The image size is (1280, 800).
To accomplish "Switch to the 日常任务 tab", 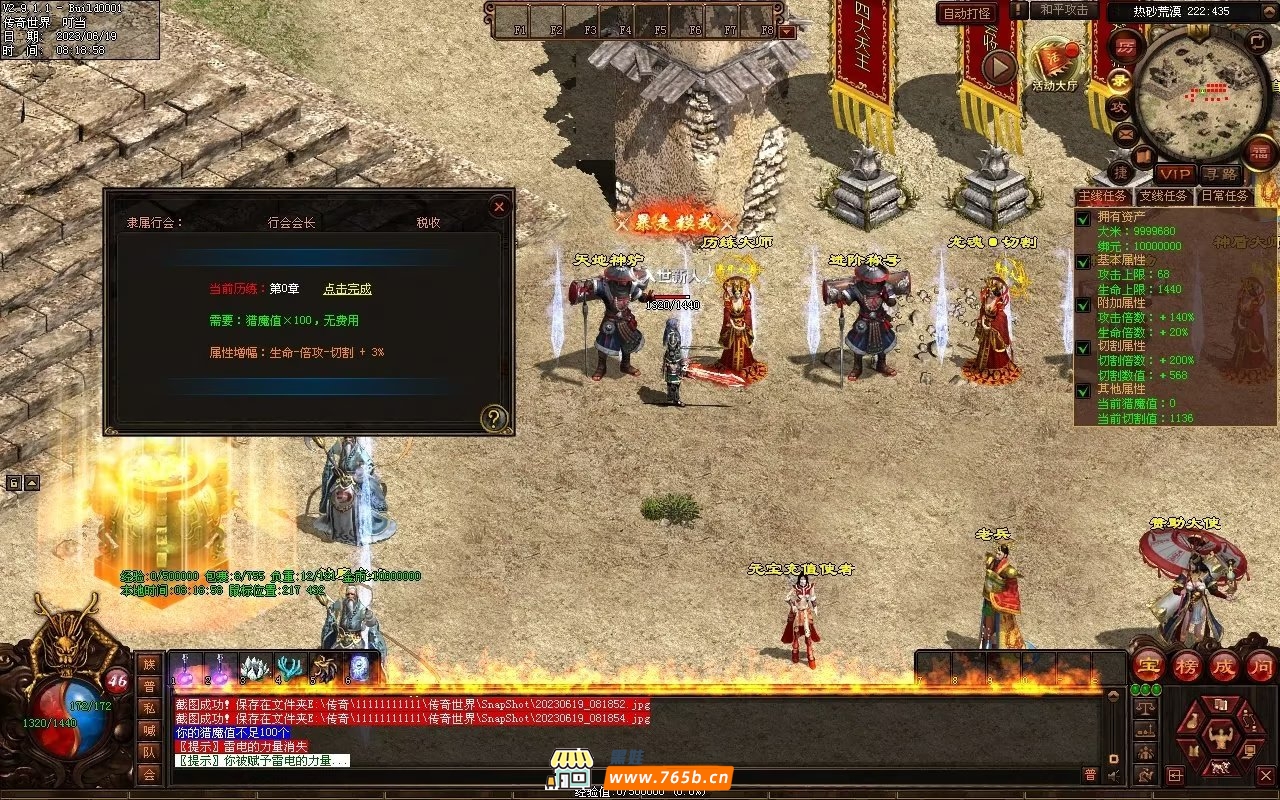I will [1224, 196].
